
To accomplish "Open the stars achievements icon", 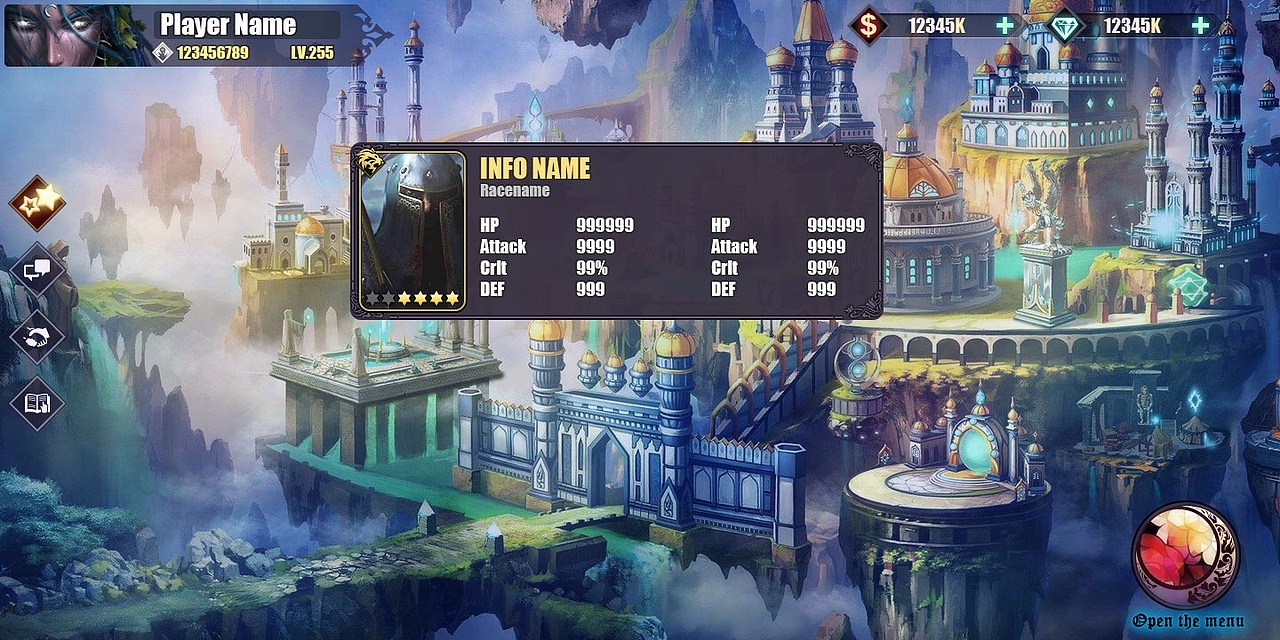I will click(38, 203).
